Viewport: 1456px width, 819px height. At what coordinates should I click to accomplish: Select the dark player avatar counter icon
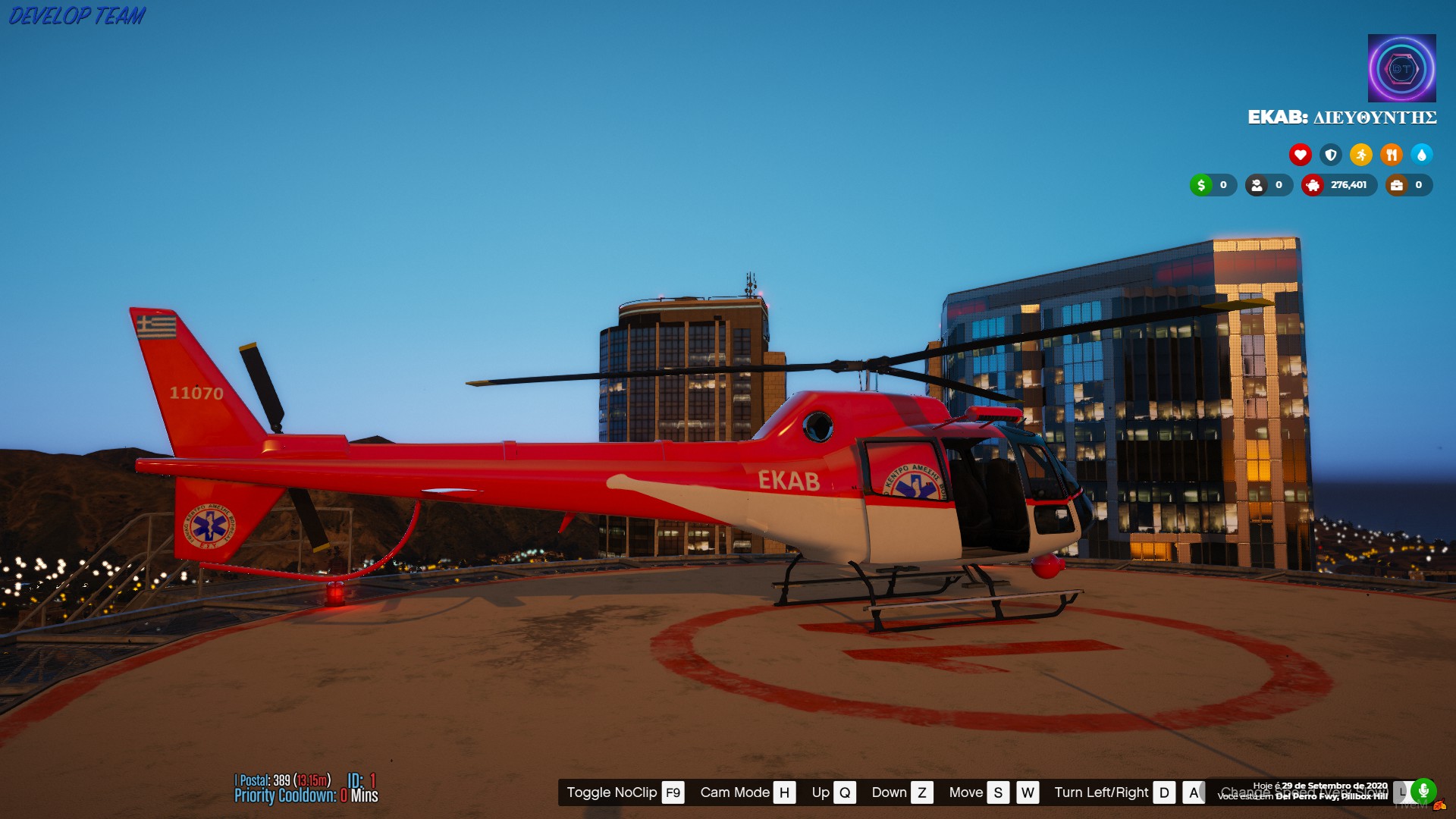click(x=1257, y=185)
